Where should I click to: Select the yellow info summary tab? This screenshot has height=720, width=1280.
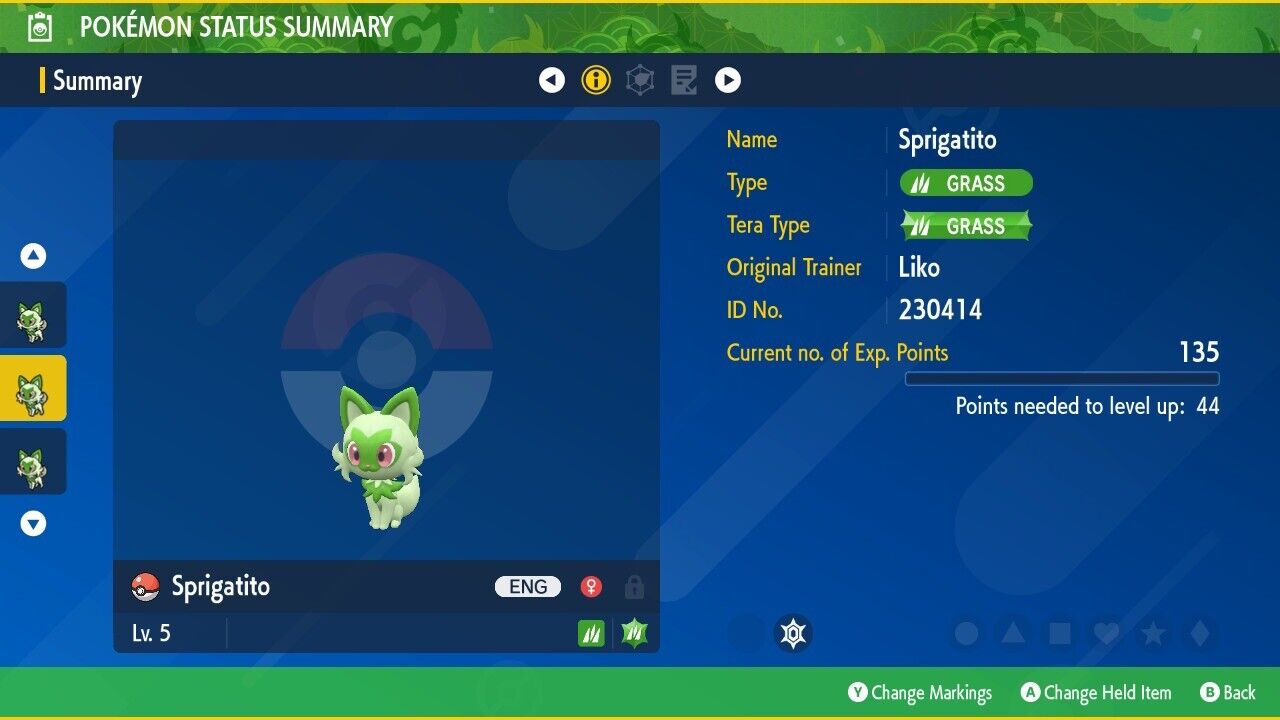(x=596, y=80)
